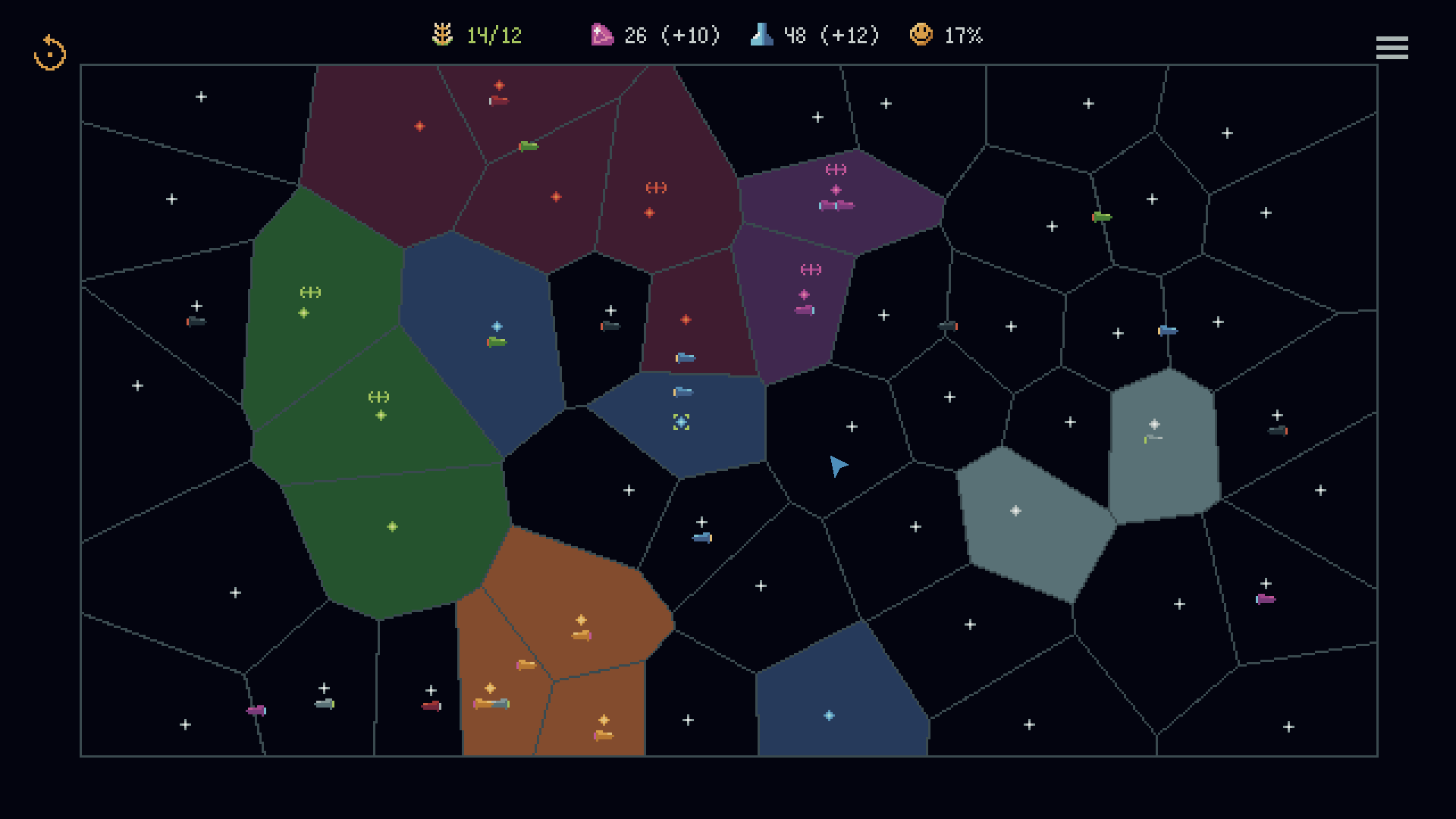This screenshot has width=1456, height=819.
Task: Click the undo turn arrow icon
Action: 50,51
